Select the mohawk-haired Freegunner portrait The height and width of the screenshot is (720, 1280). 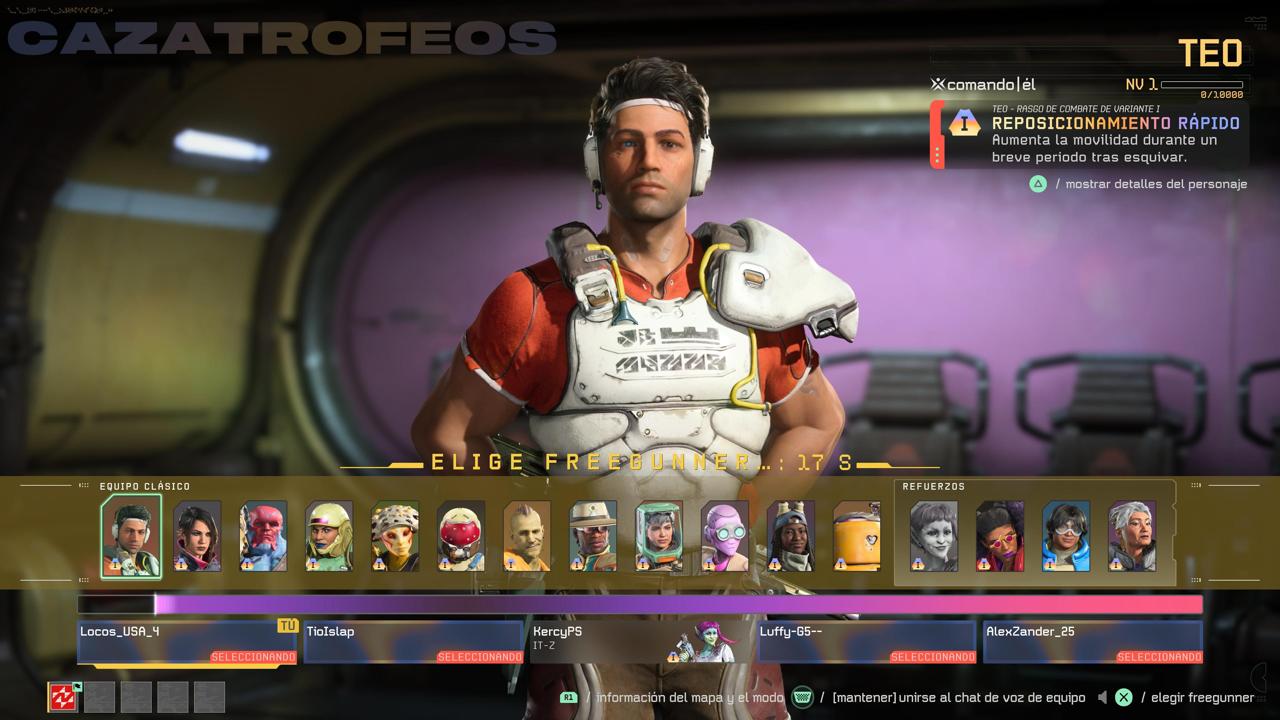(x=527, y=536)
